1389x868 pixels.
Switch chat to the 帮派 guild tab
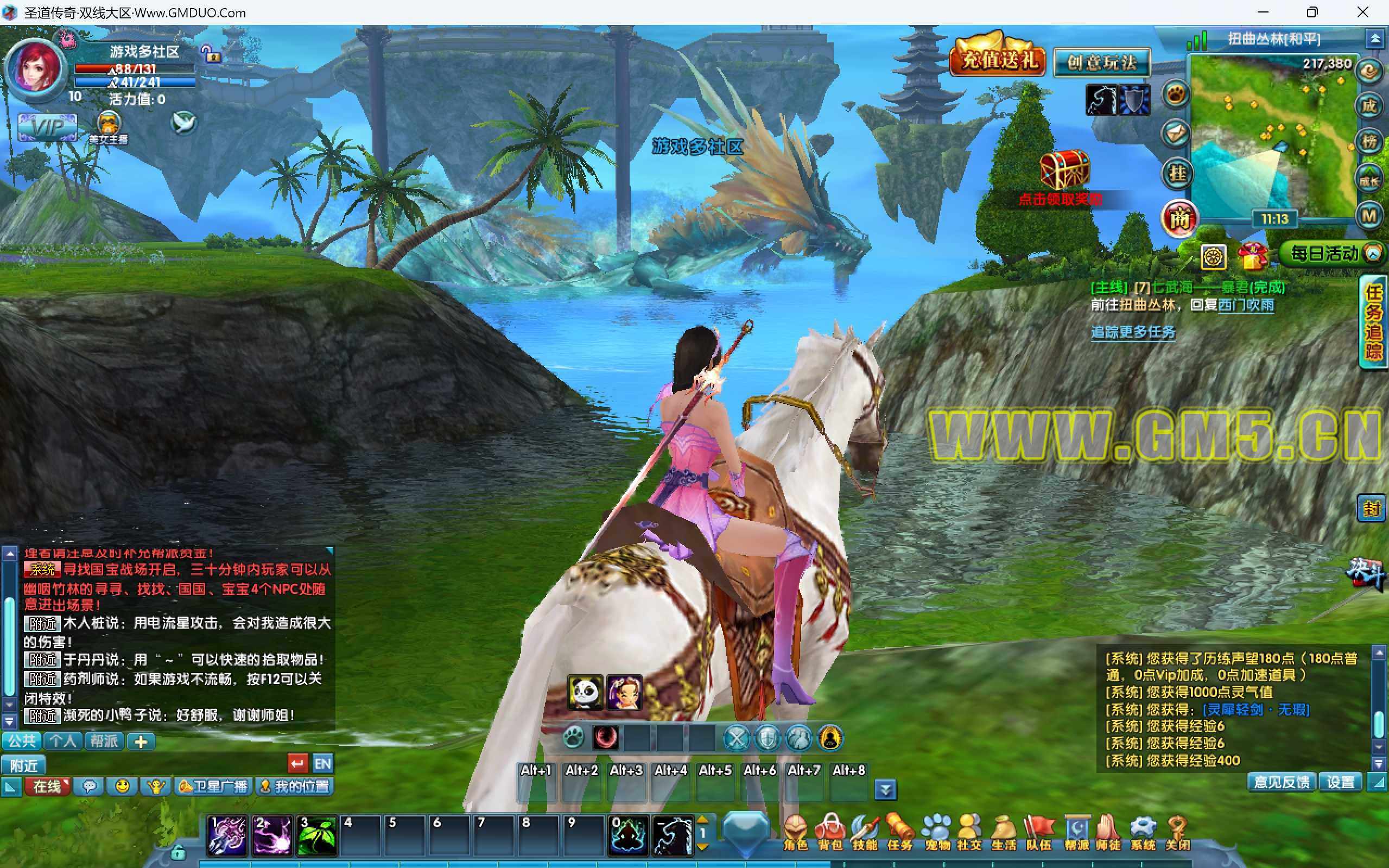pos(104,741)
